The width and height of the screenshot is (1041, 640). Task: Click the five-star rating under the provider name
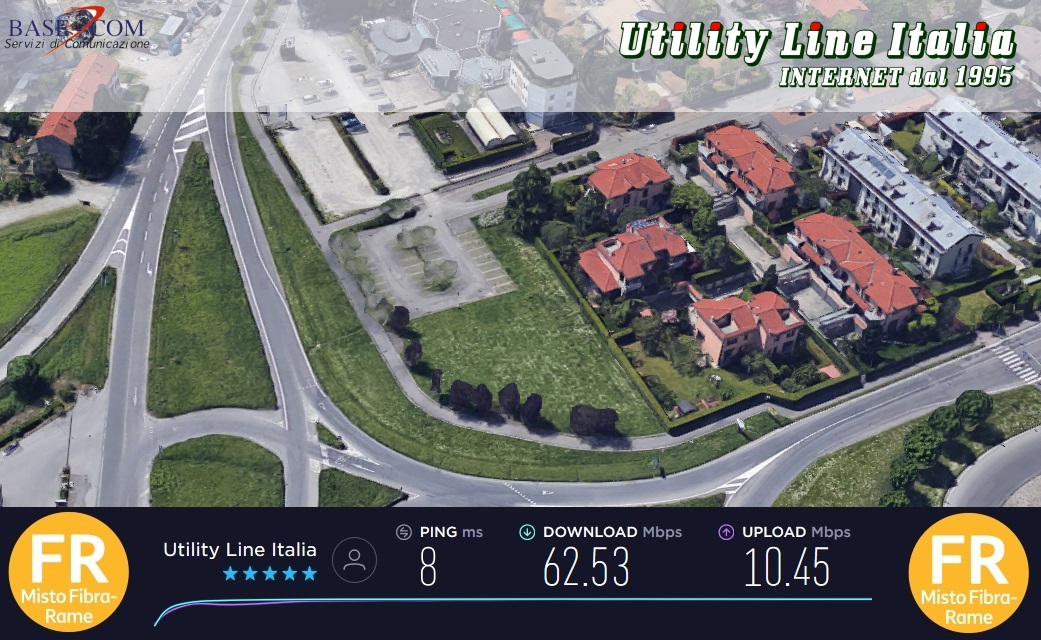pyautogui.click(x=269, y=573)
